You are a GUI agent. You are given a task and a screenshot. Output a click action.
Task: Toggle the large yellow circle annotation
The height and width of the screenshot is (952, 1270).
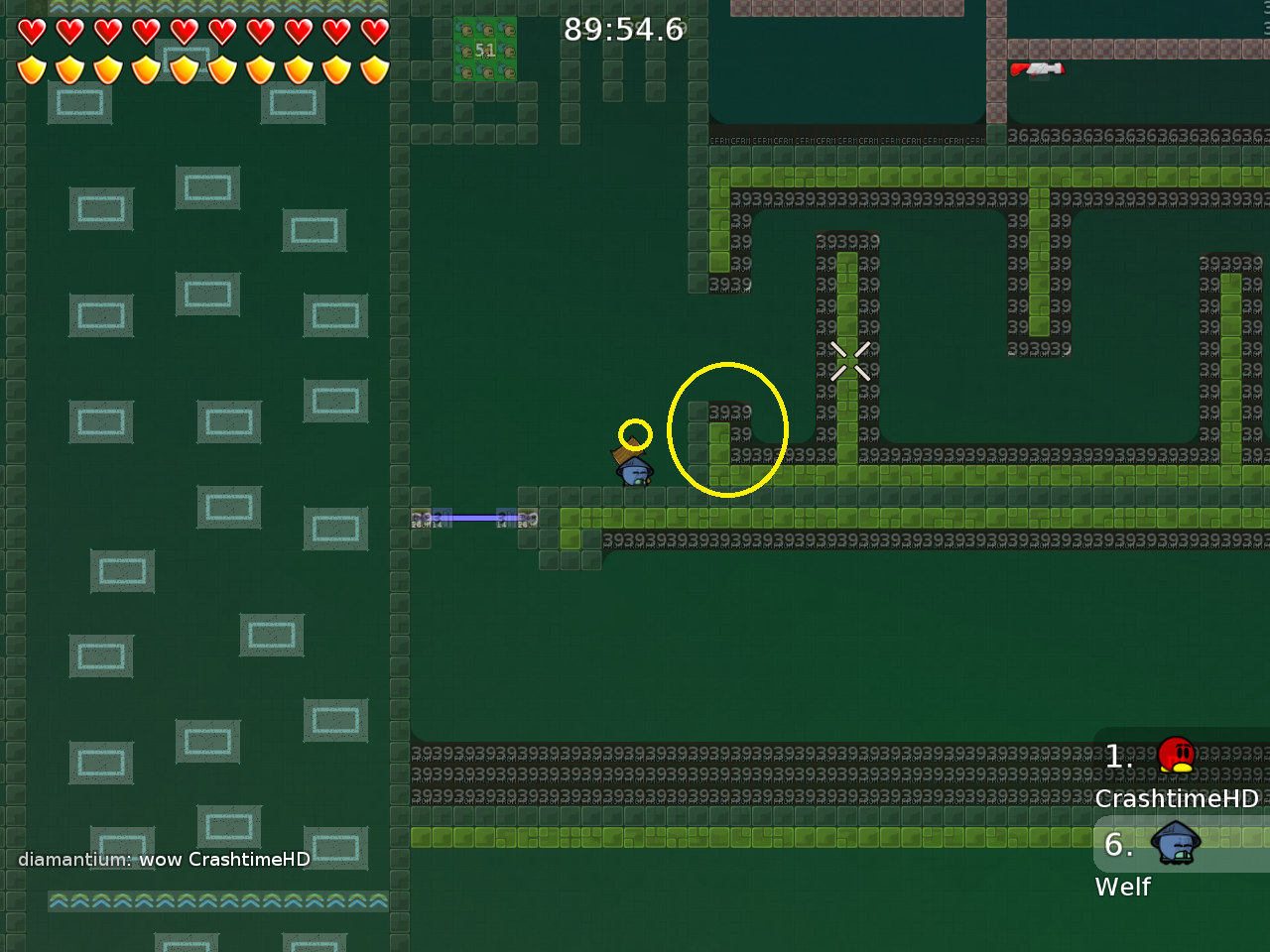pyautogui.click(x=728, y=428)
